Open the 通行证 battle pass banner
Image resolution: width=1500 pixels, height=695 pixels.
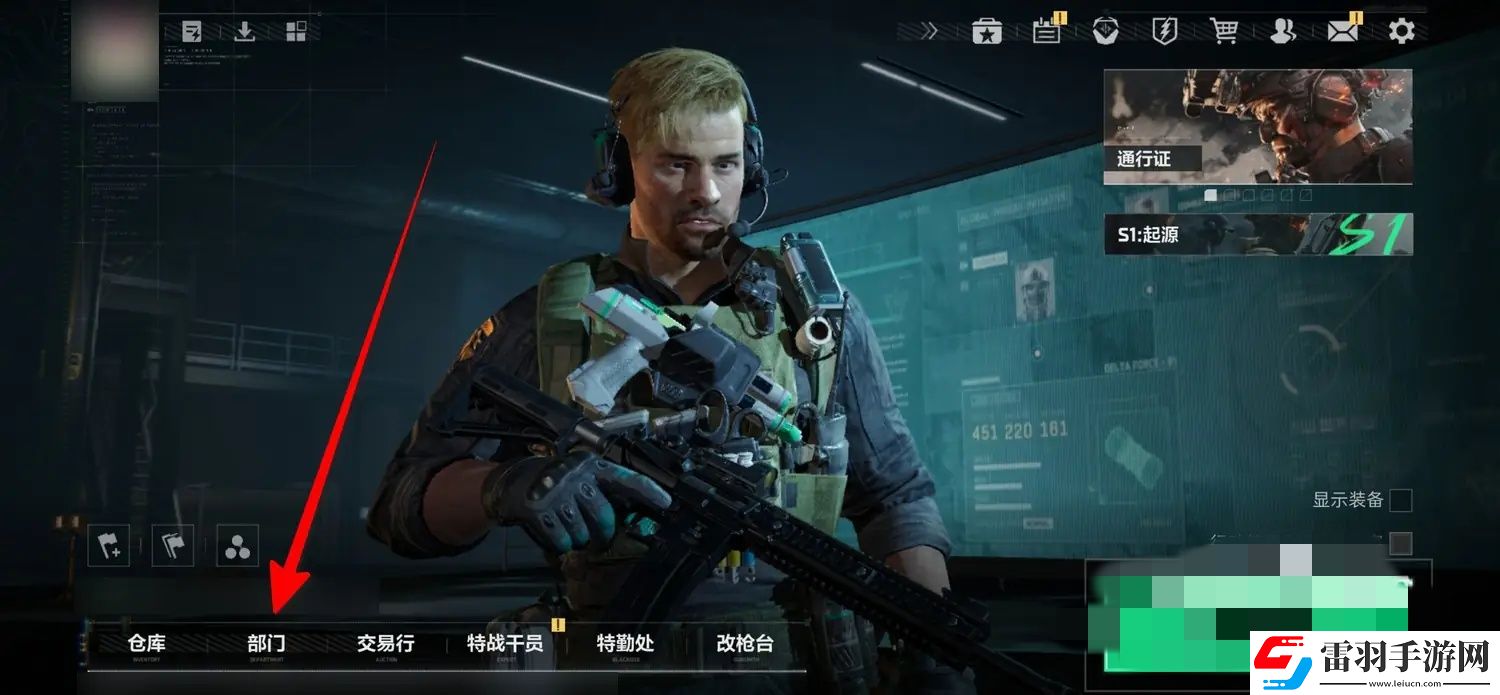(1257, 126)
